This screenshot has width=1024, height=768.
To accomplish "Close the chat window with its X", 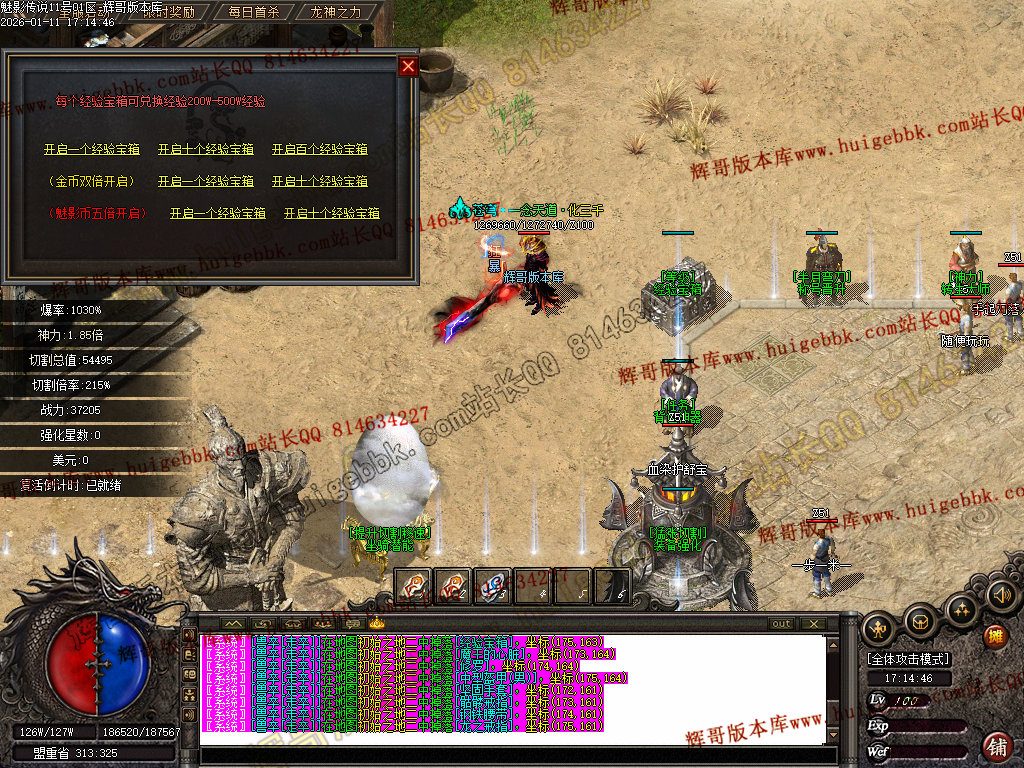I will [814, 624].
